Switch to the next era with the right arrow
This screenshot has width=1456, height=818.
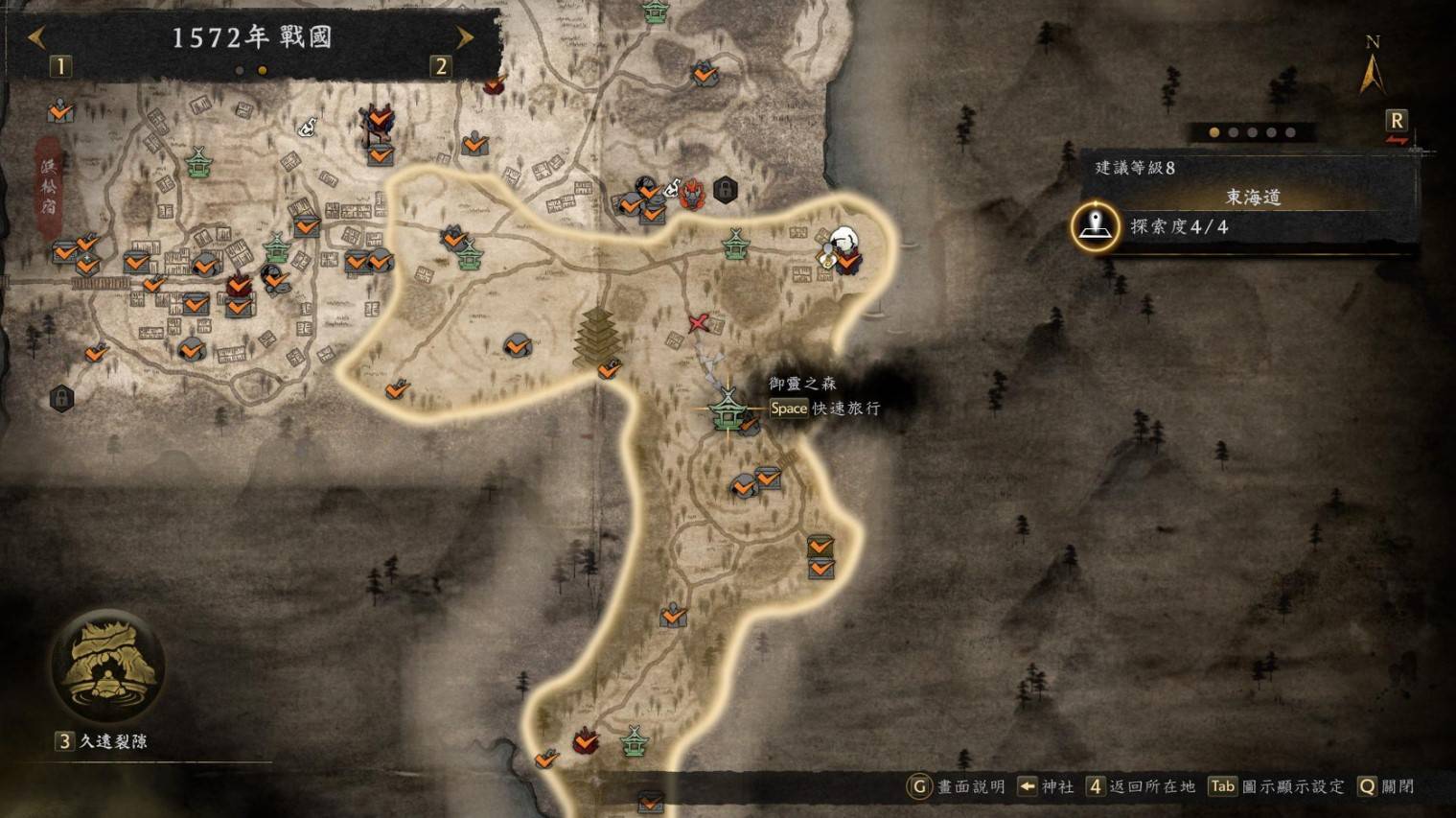(465, 38)
